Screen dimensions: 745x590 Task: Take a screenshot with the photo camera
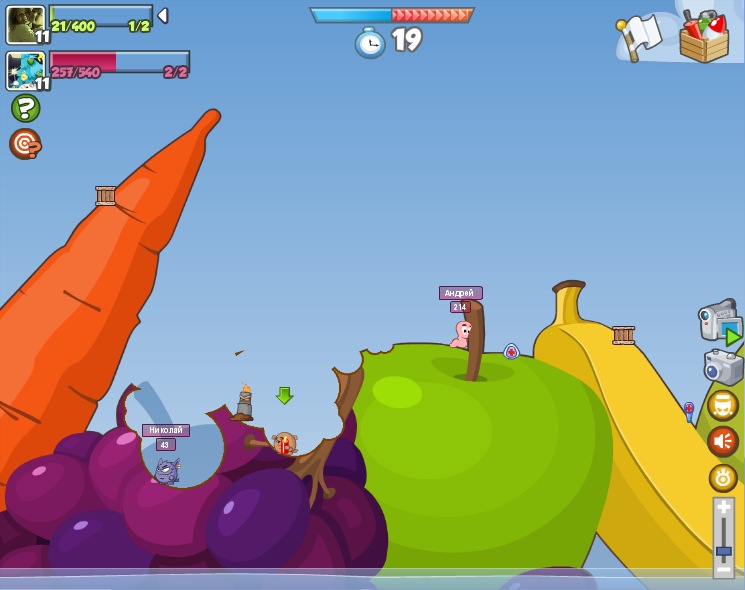[x=723, y=366]
